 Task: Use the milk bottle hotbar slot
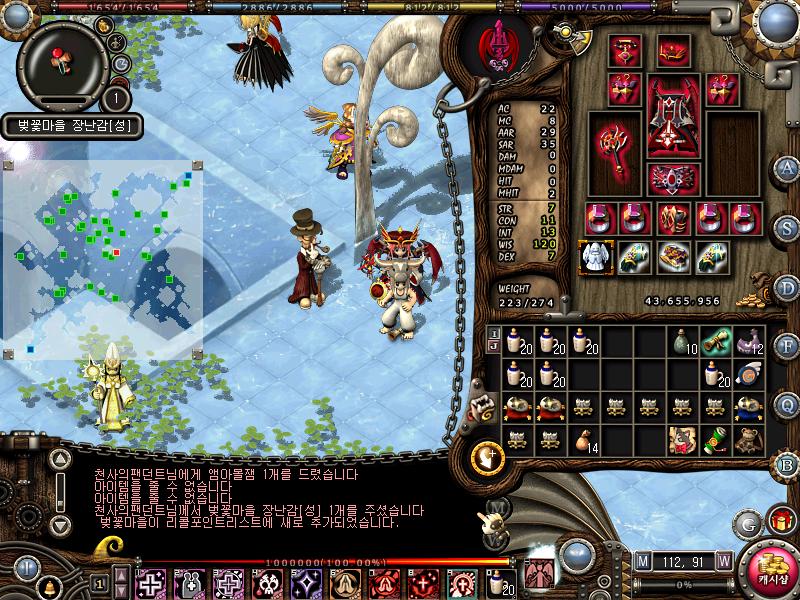click(498, 583)
